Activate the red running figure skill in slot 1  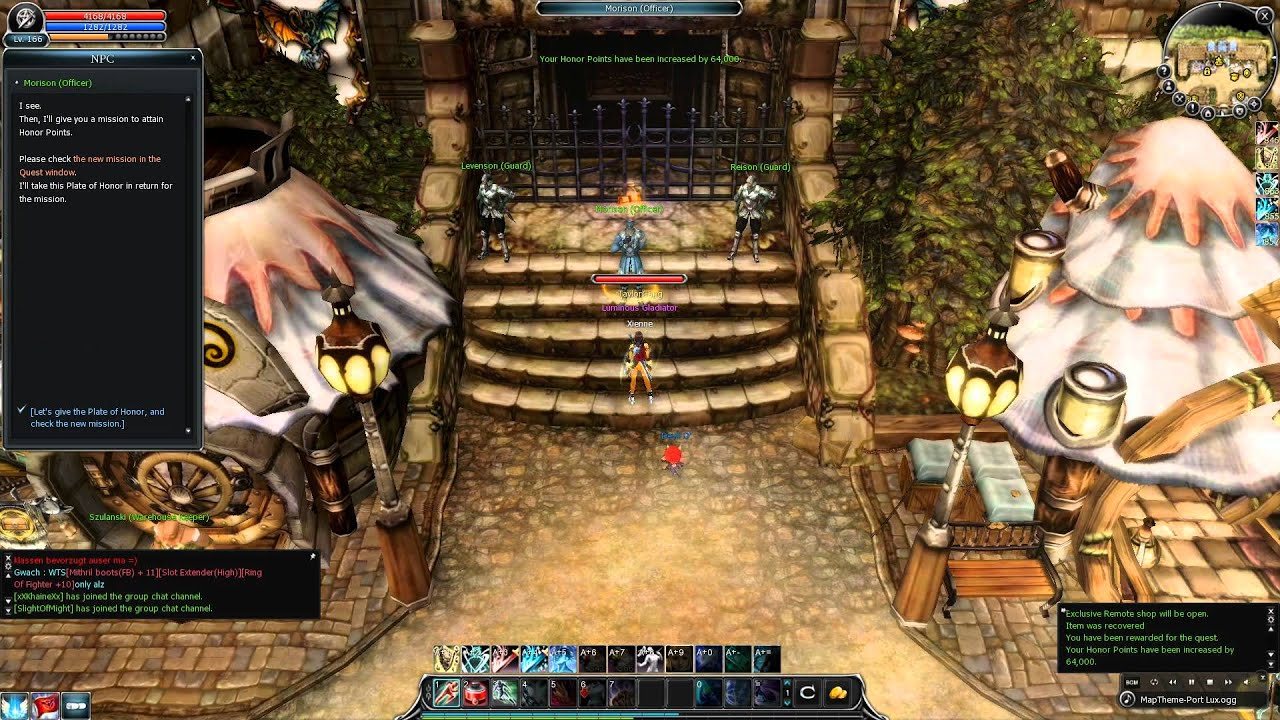click(446, 692)
